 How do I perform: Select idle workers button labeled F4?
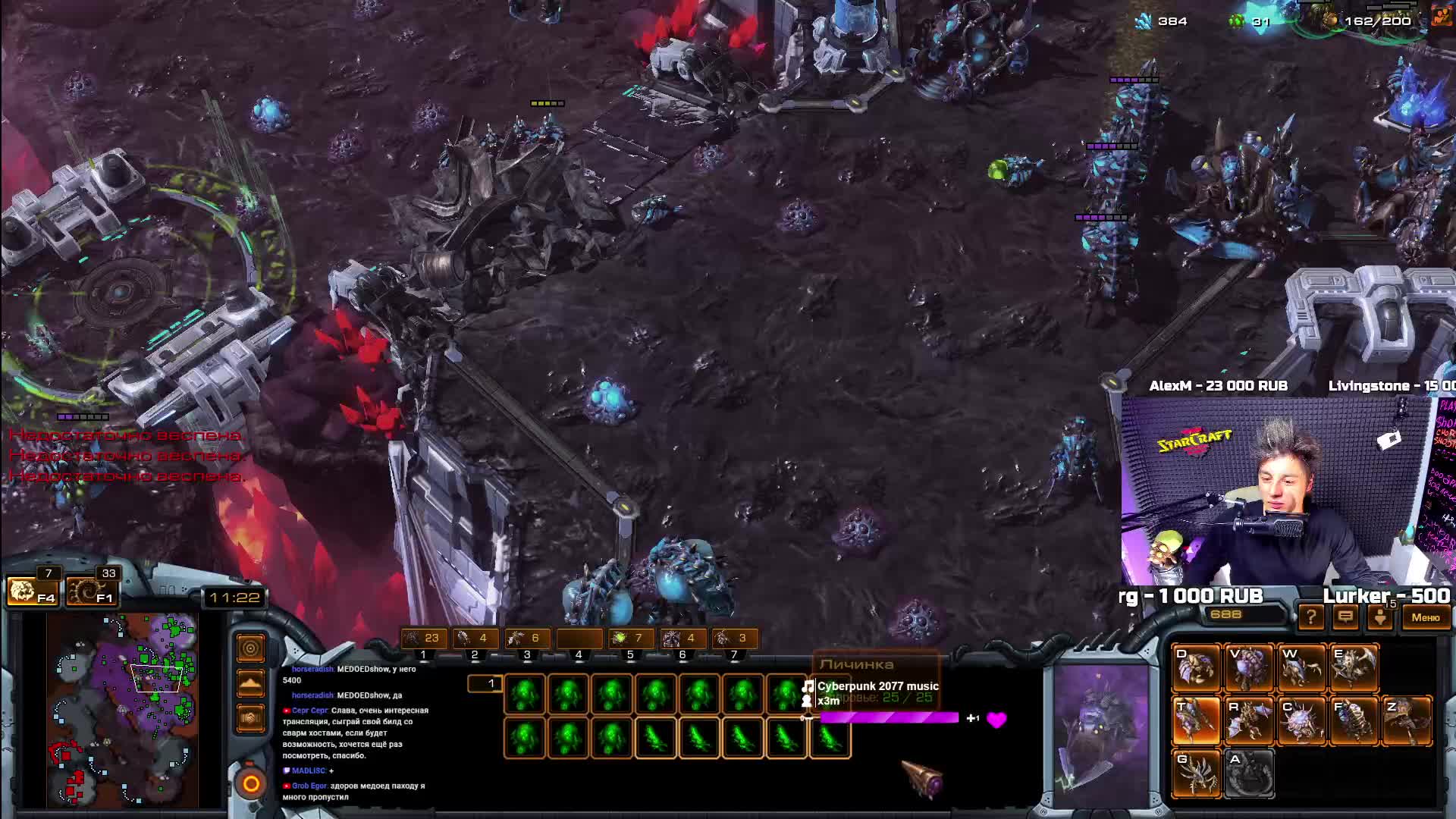31,591
